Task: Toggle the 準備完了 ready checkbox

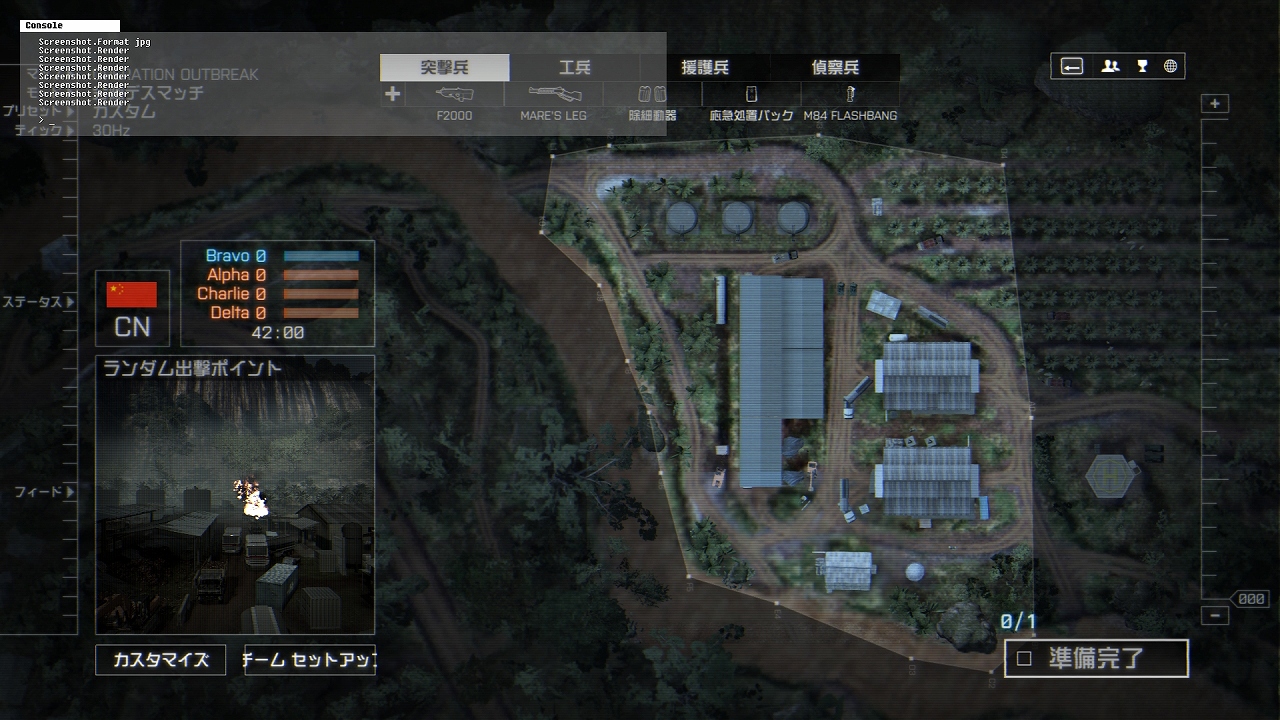Action: pyautogui.click(x=1024, y=659)
